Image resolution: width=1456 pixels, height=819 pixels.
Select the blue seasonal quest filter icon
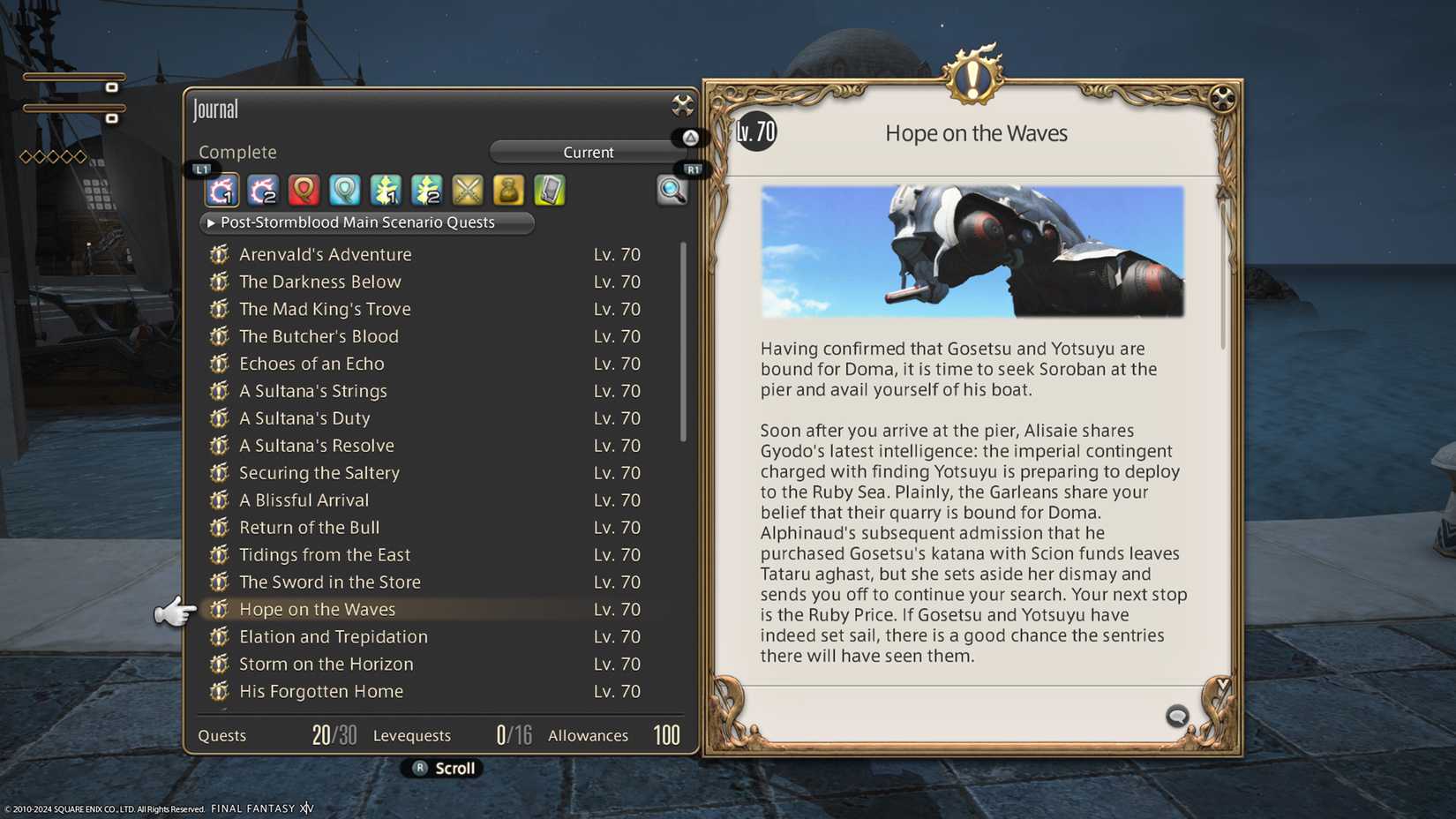[x=344, y=190]
